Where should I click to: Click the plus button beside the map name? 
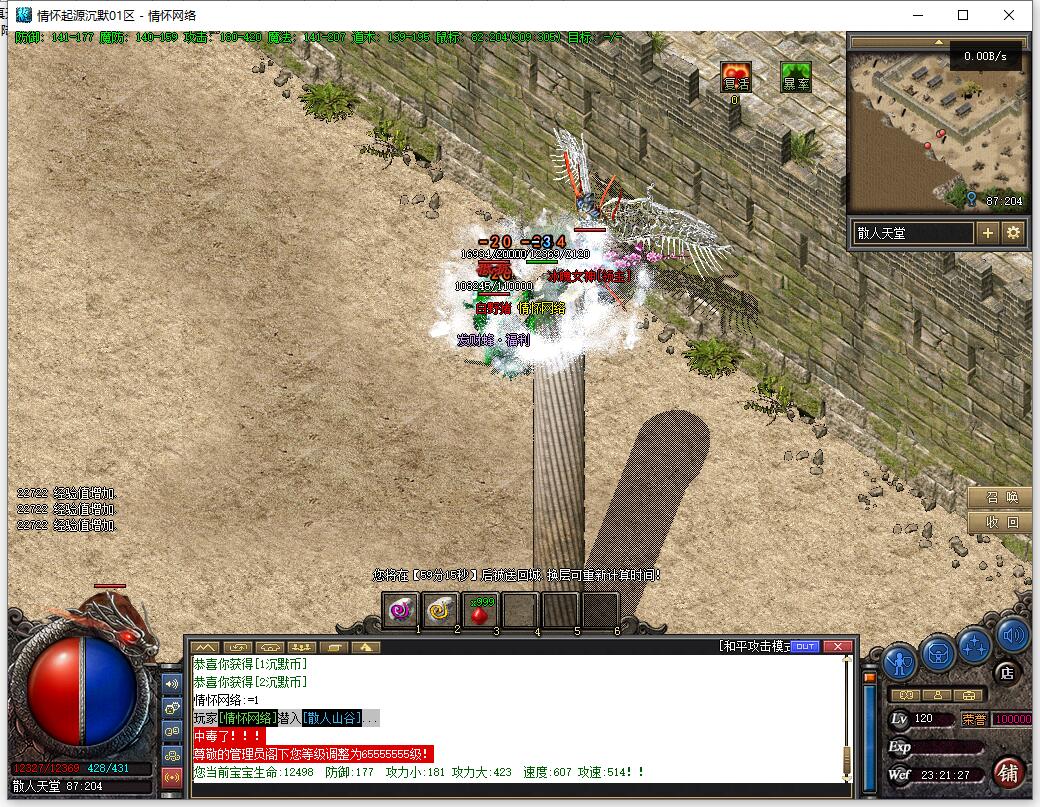[x=987, y=233]
